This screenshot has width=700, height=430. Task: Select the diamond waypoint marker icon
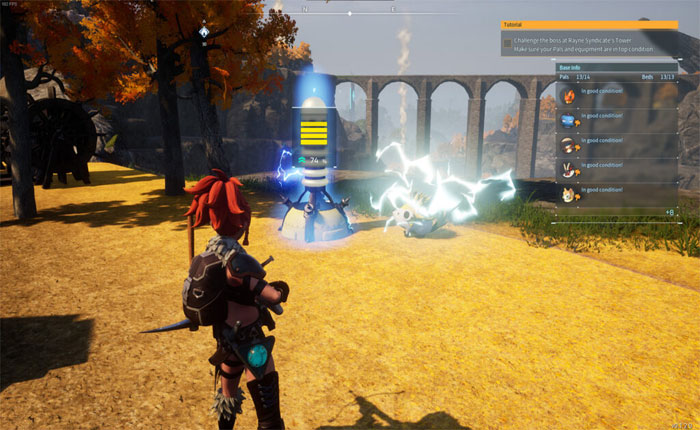(x=204, y=32)
